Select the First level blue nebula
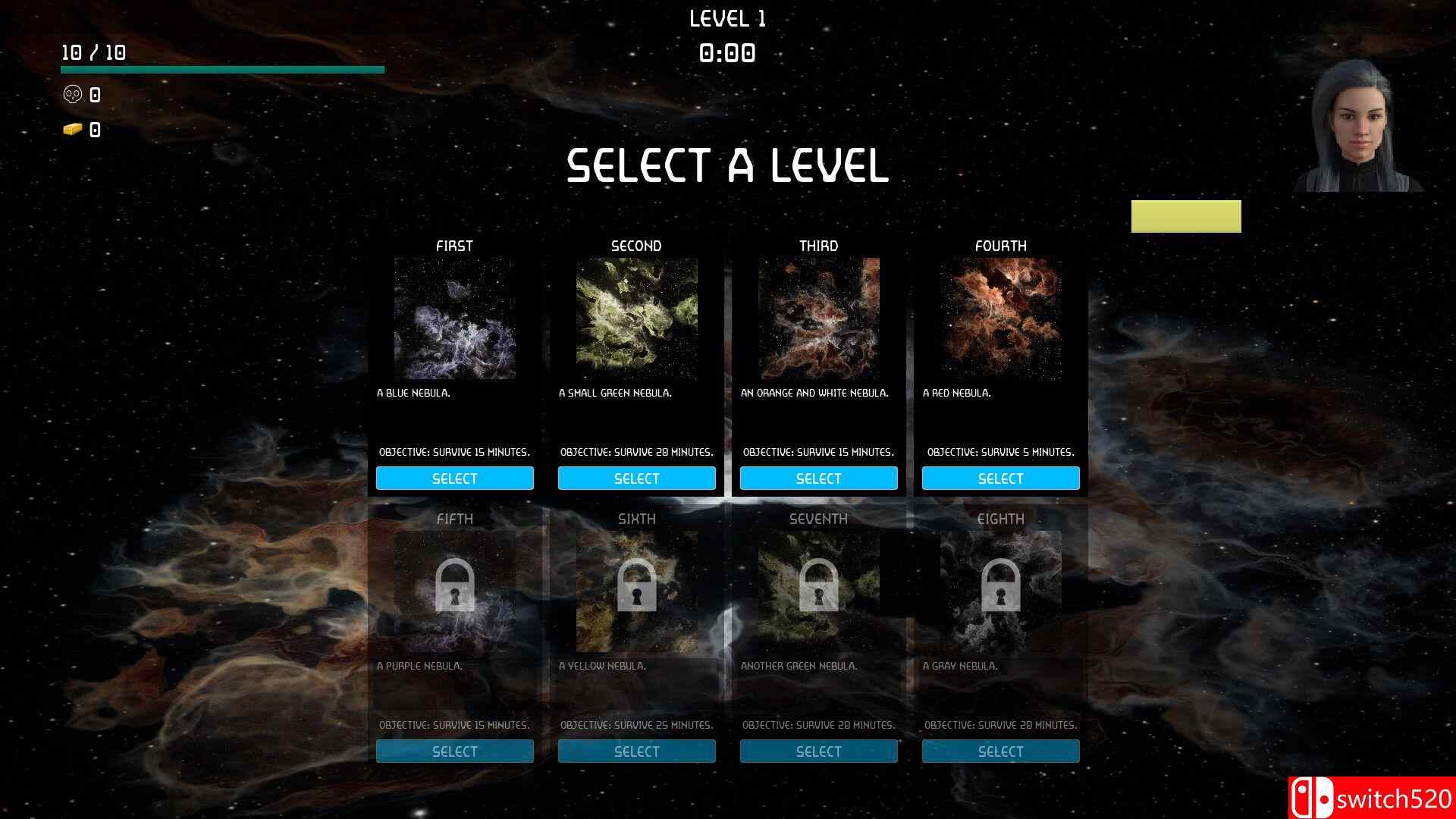1456x819 pixels. click(x=454, y=479)
